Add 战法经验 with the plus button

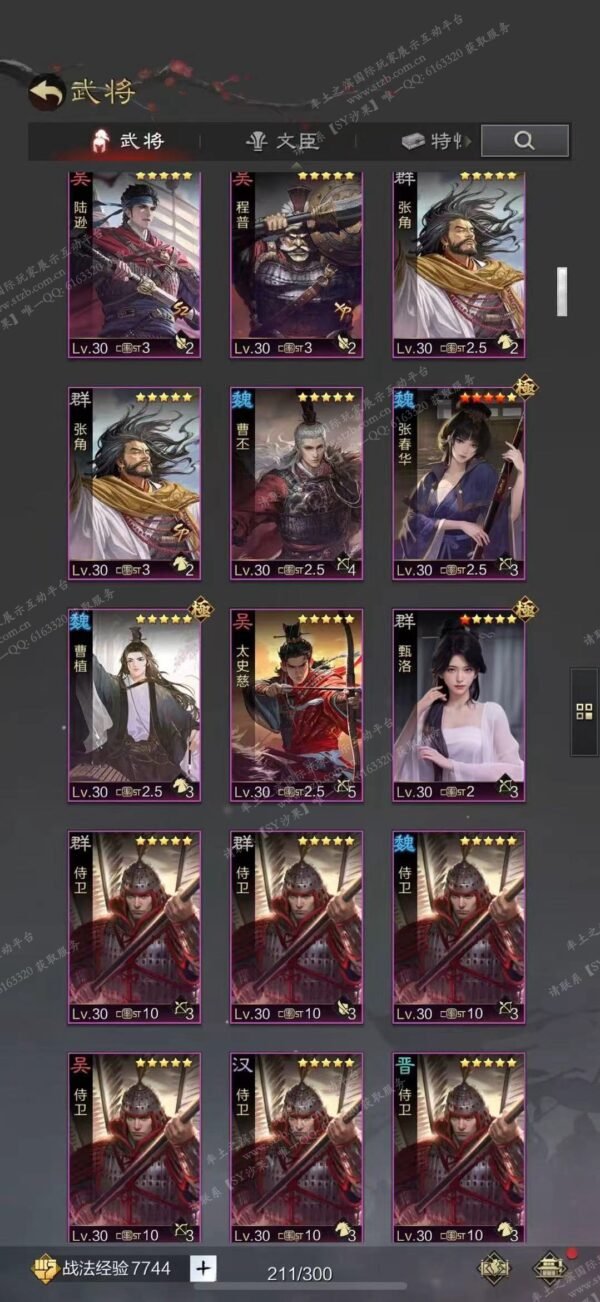tap(203, 1269)
